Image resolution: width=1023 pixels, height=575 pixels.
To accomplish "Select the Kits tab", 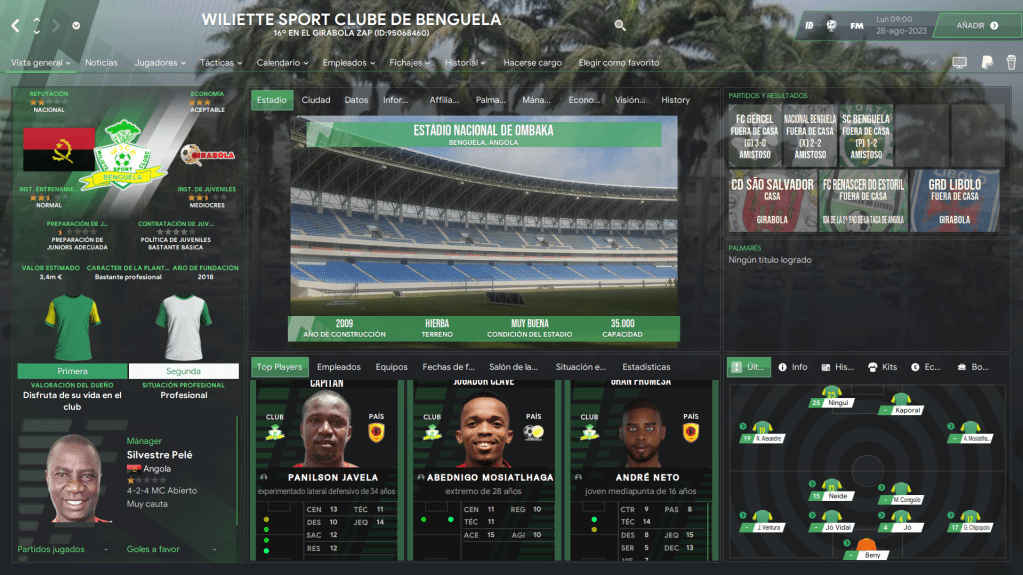I will [x=882, y=367].
